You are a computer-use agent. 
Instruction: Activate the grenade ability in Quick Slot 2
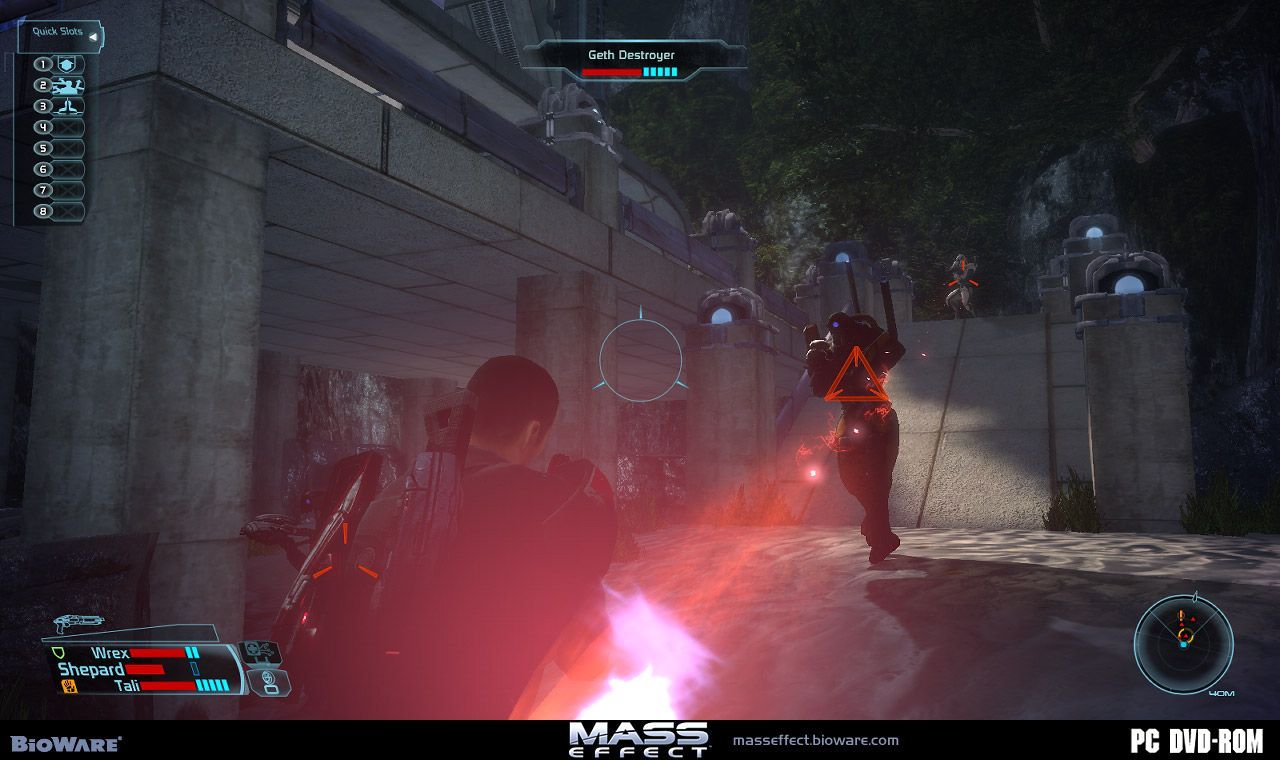(x=67, y=86)
